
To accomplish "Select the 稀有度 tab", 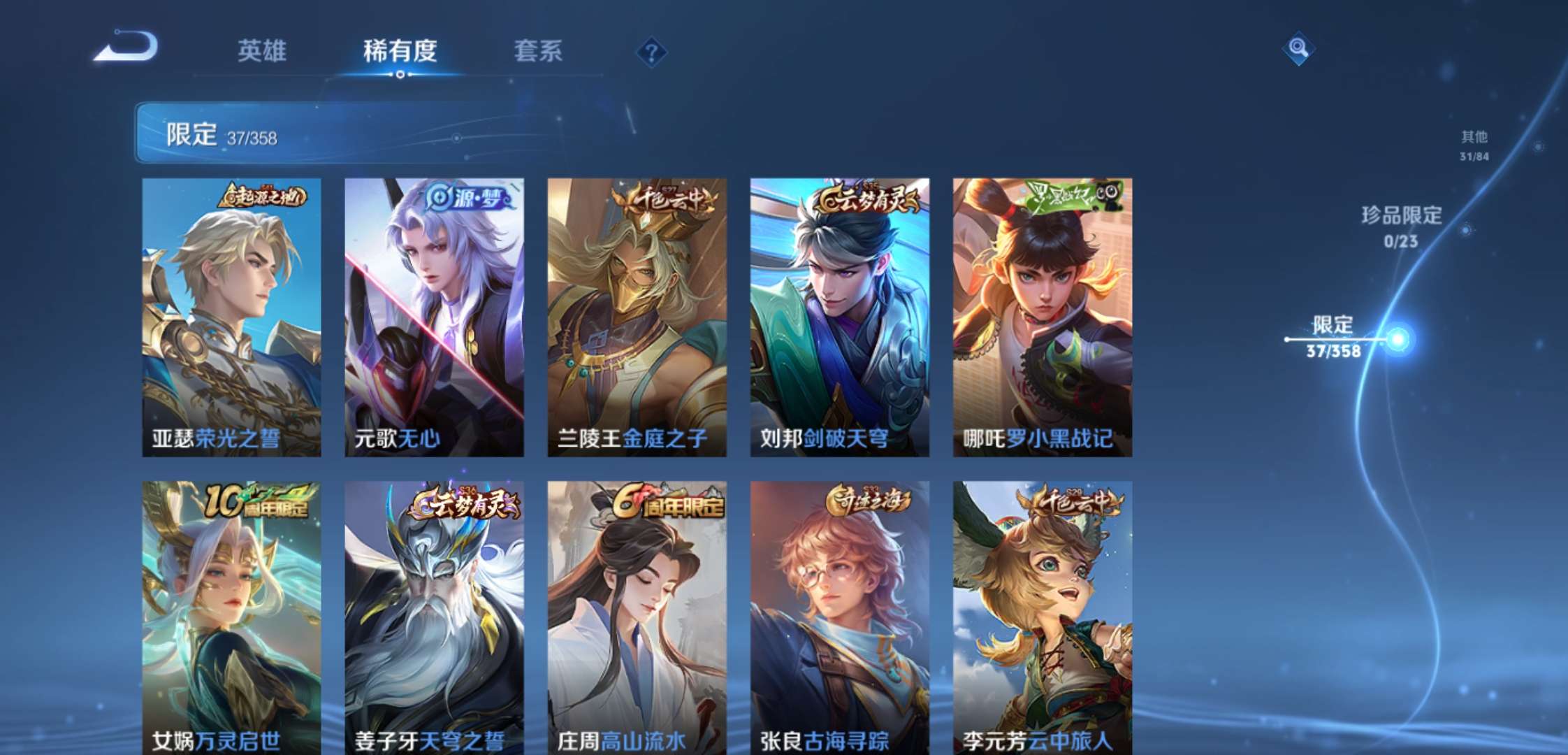I will 400,51.
